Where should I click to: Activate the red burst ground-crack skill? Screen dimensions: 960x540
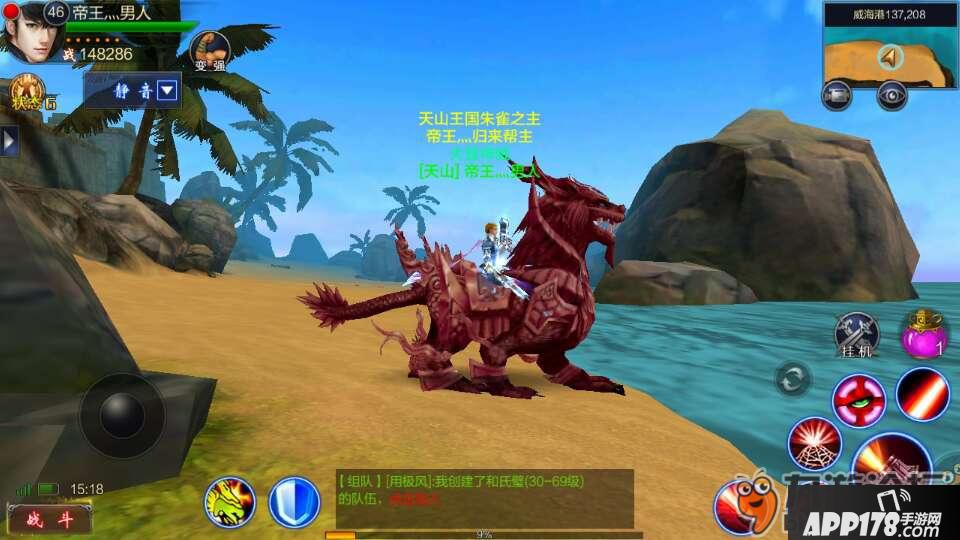[x=814, y=444]
